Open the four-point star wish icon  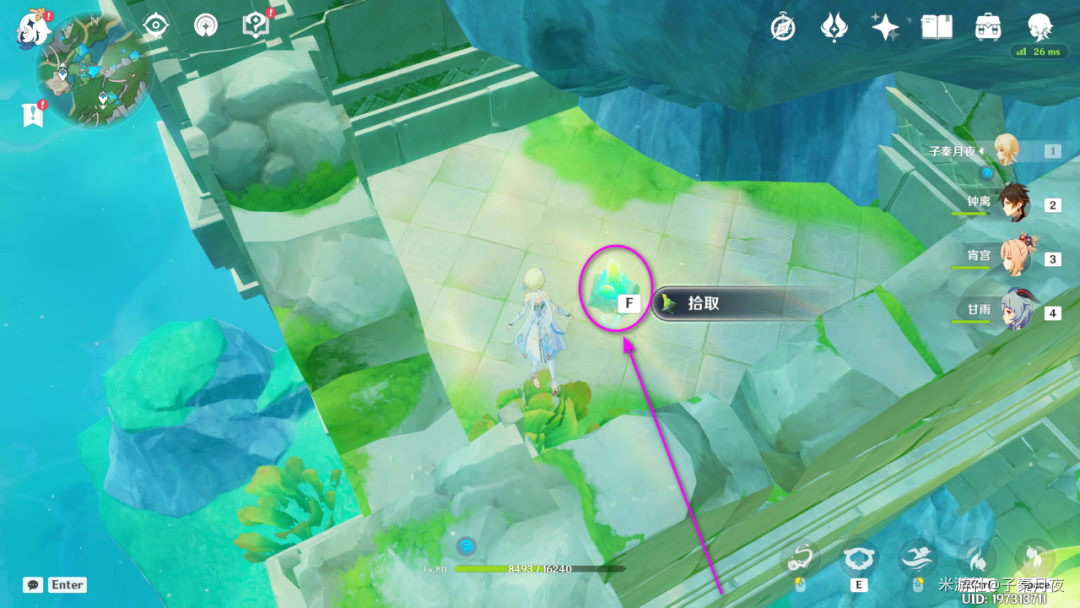point(885,27)
